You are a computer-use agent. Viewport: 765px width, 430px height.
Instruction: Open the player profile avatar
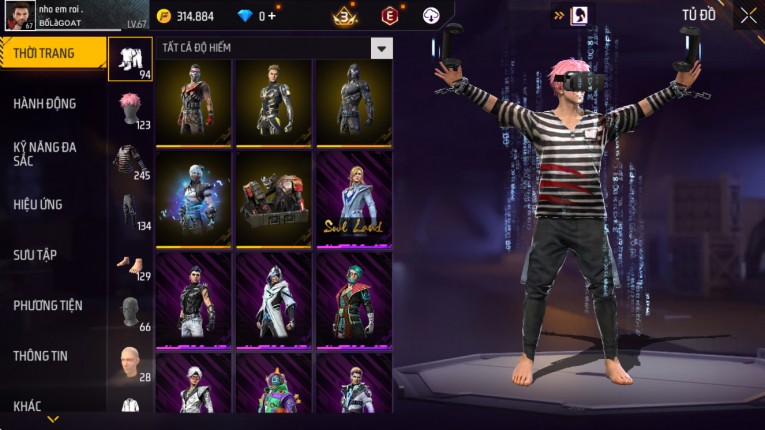[19, 15]
